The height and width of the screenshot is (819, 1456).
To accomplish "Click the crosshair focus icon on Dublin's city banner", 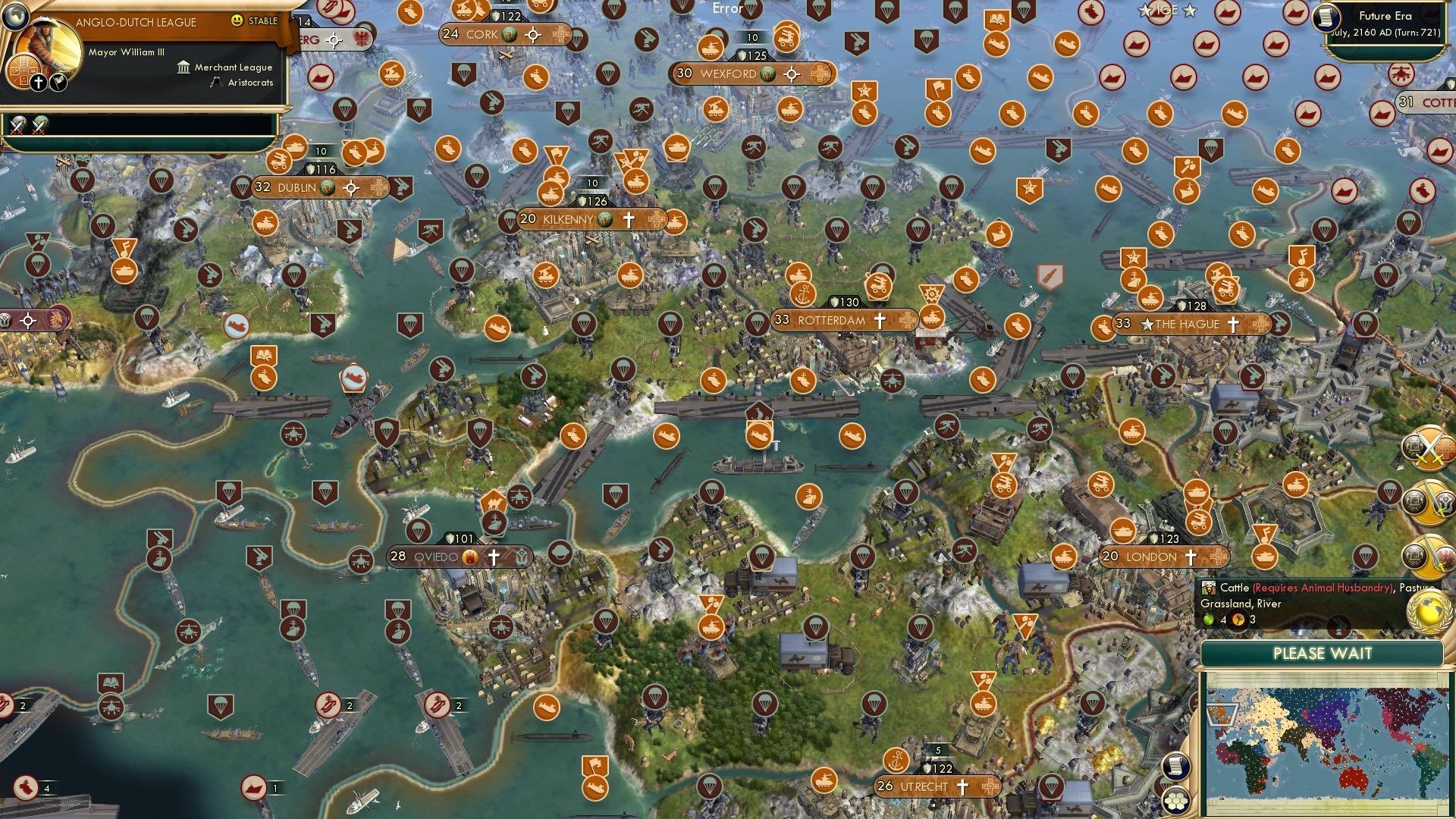I will pos(350,186).
